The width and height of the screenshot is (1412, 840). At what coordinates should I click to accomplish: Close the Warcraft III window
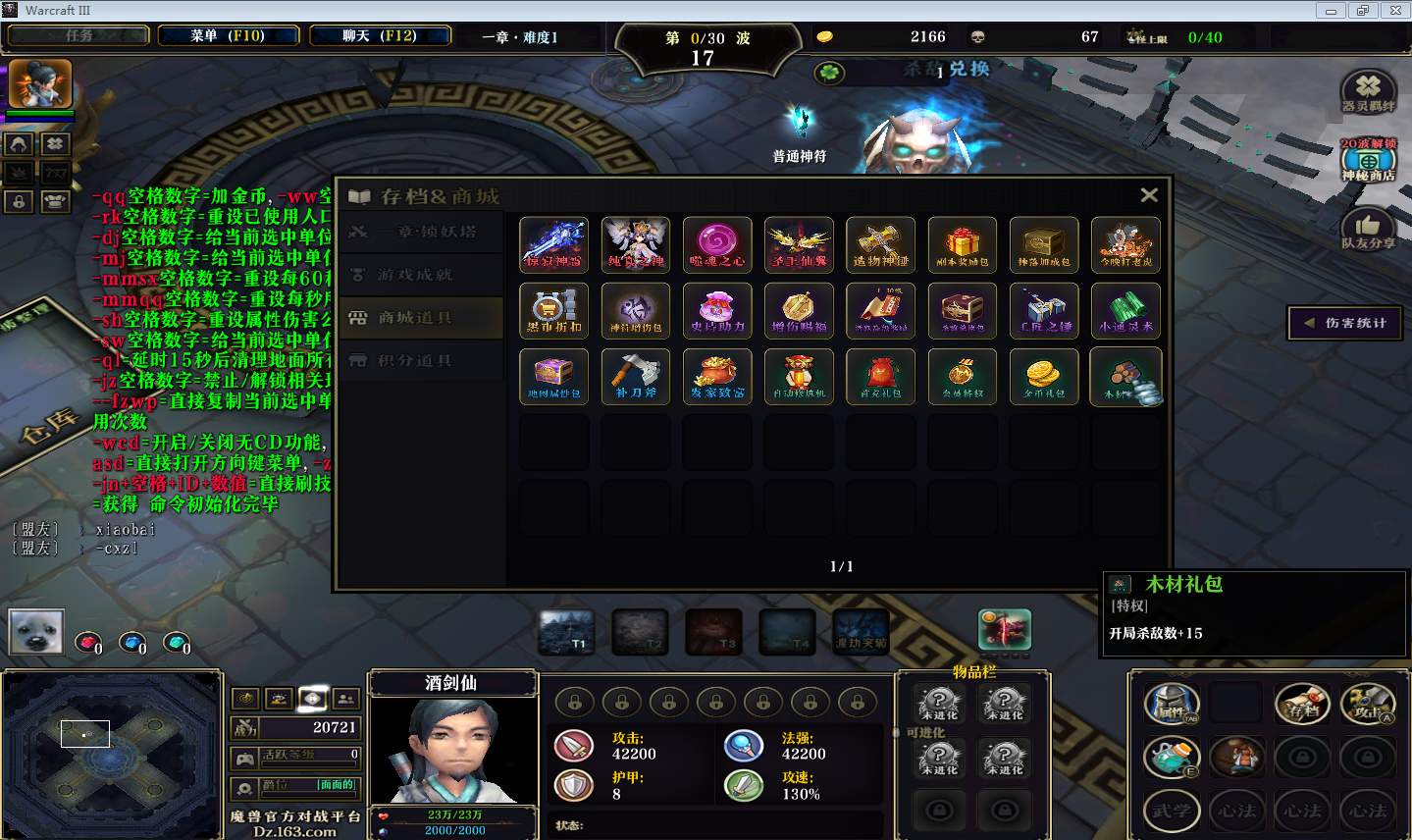(x=1391, y=10)
